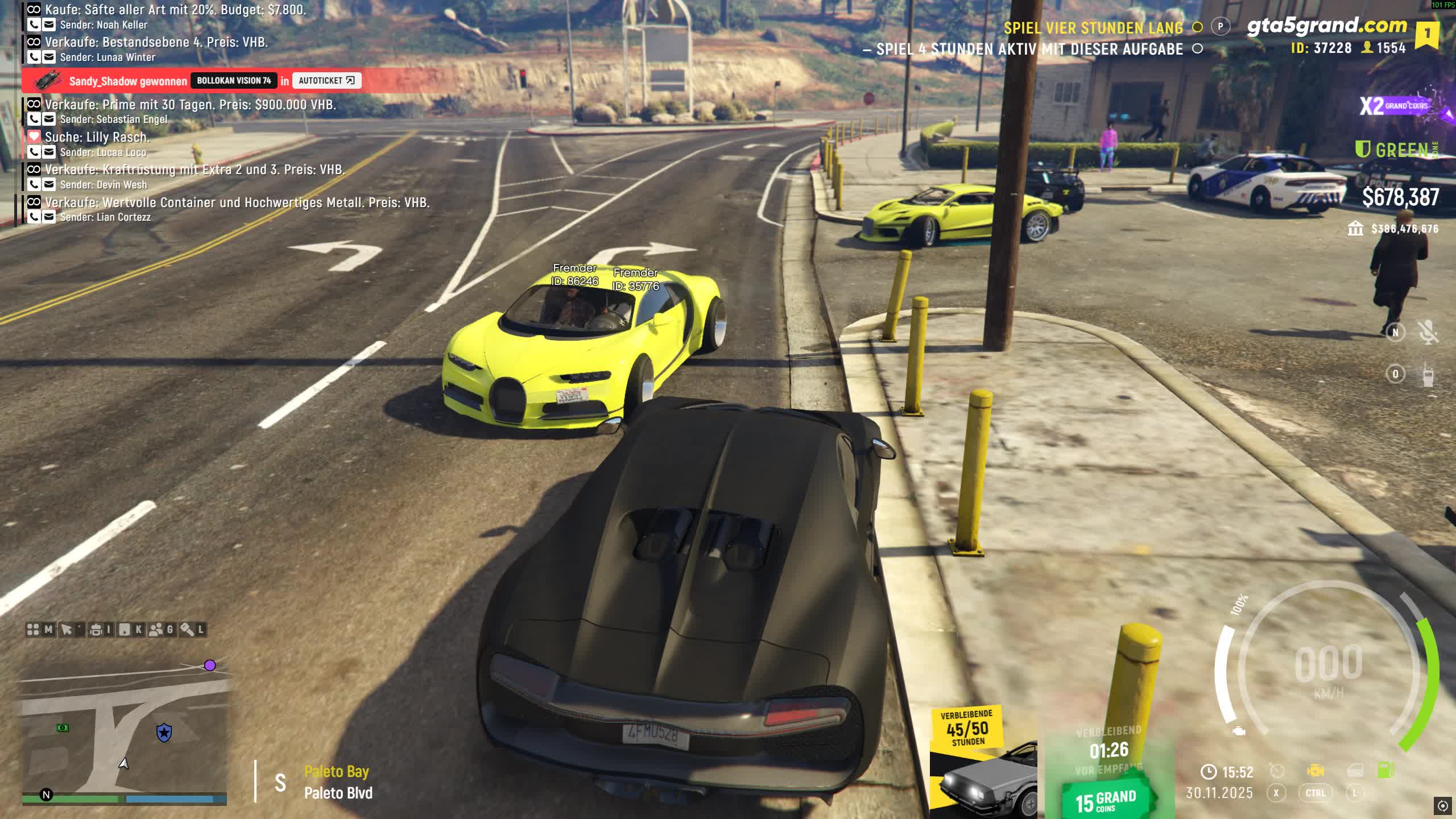Screen dimensions: 1456x819
Task: Open the AUTOTICKET link in the red banner
Action: [326, 81]
